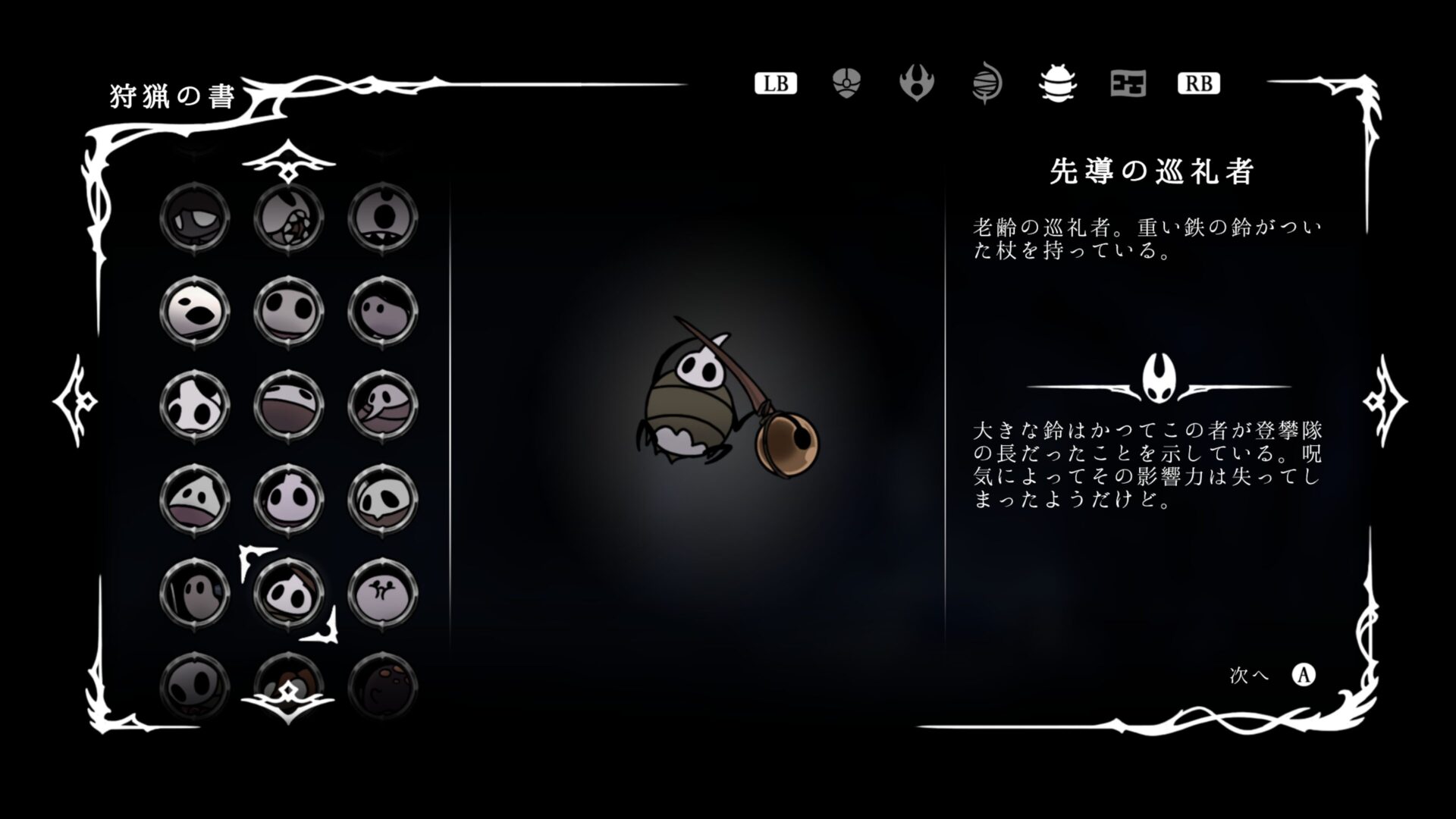Select the silk spool tools icon
Screen dimensions: 1456x819
[987, 83]
